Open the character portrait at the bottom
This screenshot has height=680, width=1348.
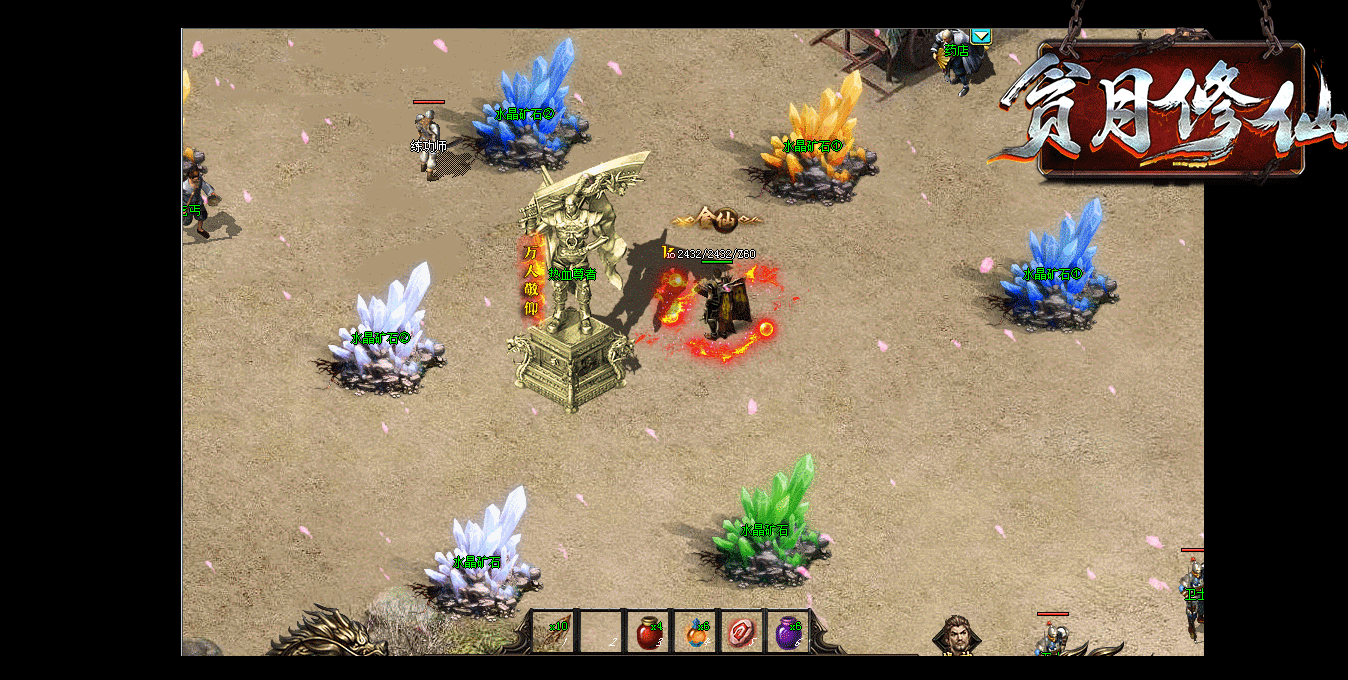pyautogui.click(x=956, y=636)
